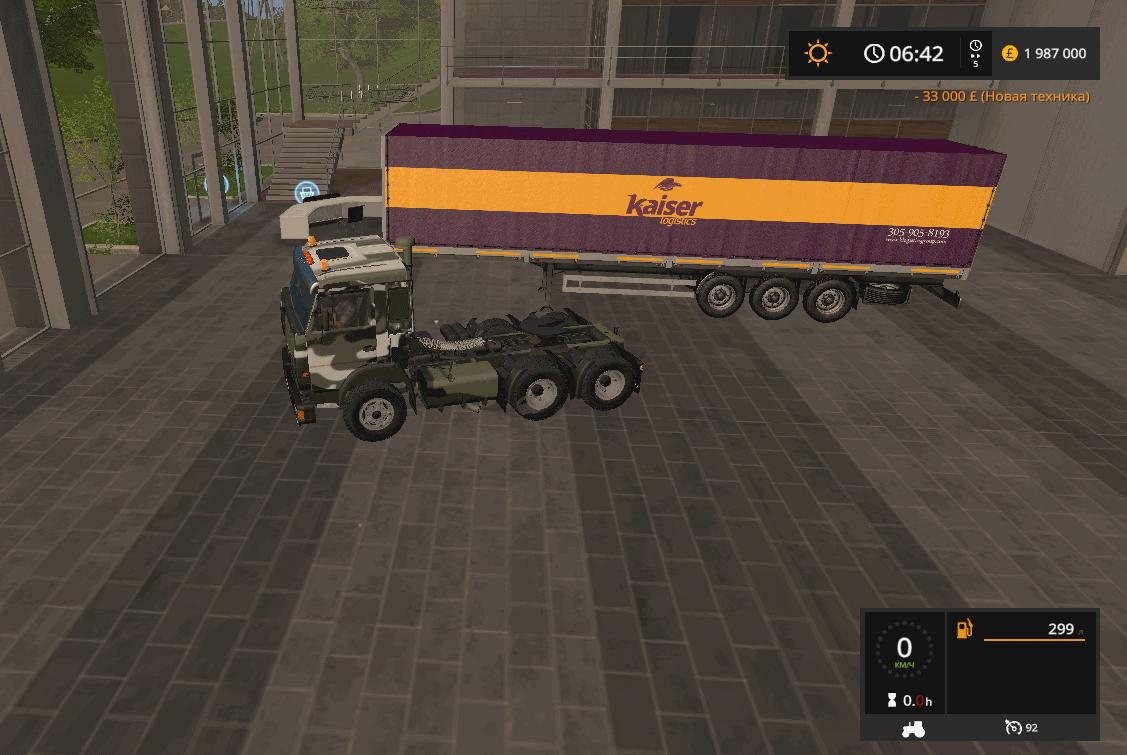Click the tractor vehicle icon
The image size is (1127, 755).
pyautogui.click(x=913, y=728)
